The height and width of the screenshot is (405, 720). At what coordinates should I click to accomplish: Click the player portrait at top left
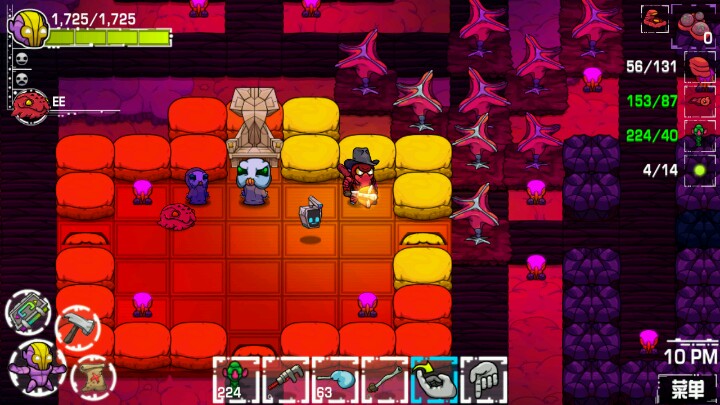point(27,27)
